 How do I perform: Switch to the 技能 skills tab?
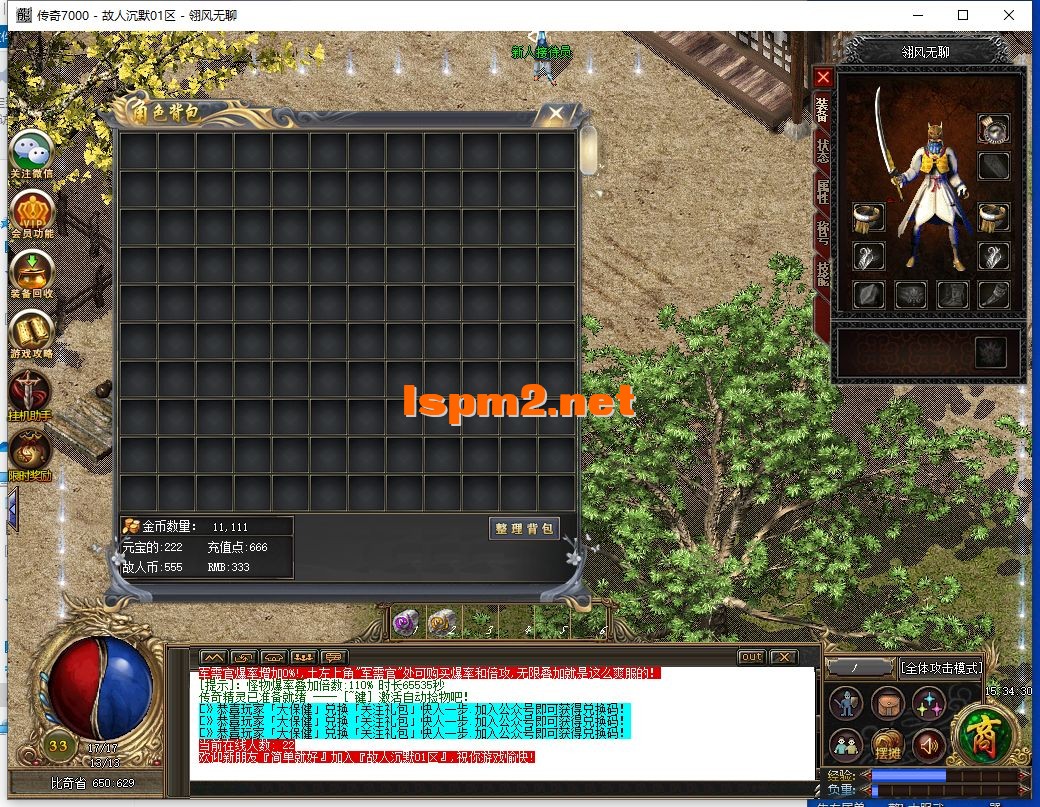point(823,273)
